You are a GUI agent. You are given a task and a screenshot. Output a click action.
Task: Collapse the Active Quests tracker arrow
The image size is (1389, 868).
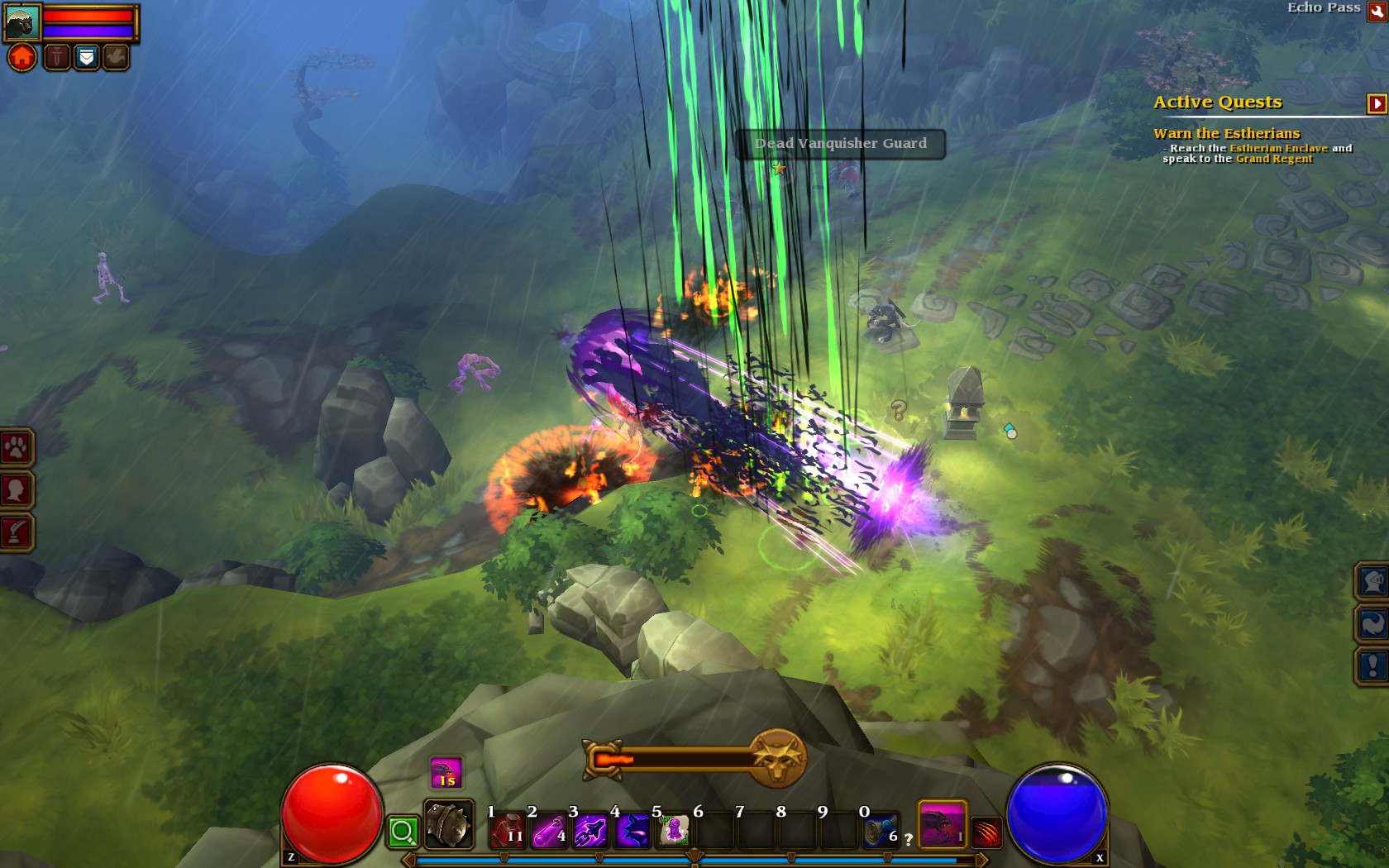tap(1377, 103)
